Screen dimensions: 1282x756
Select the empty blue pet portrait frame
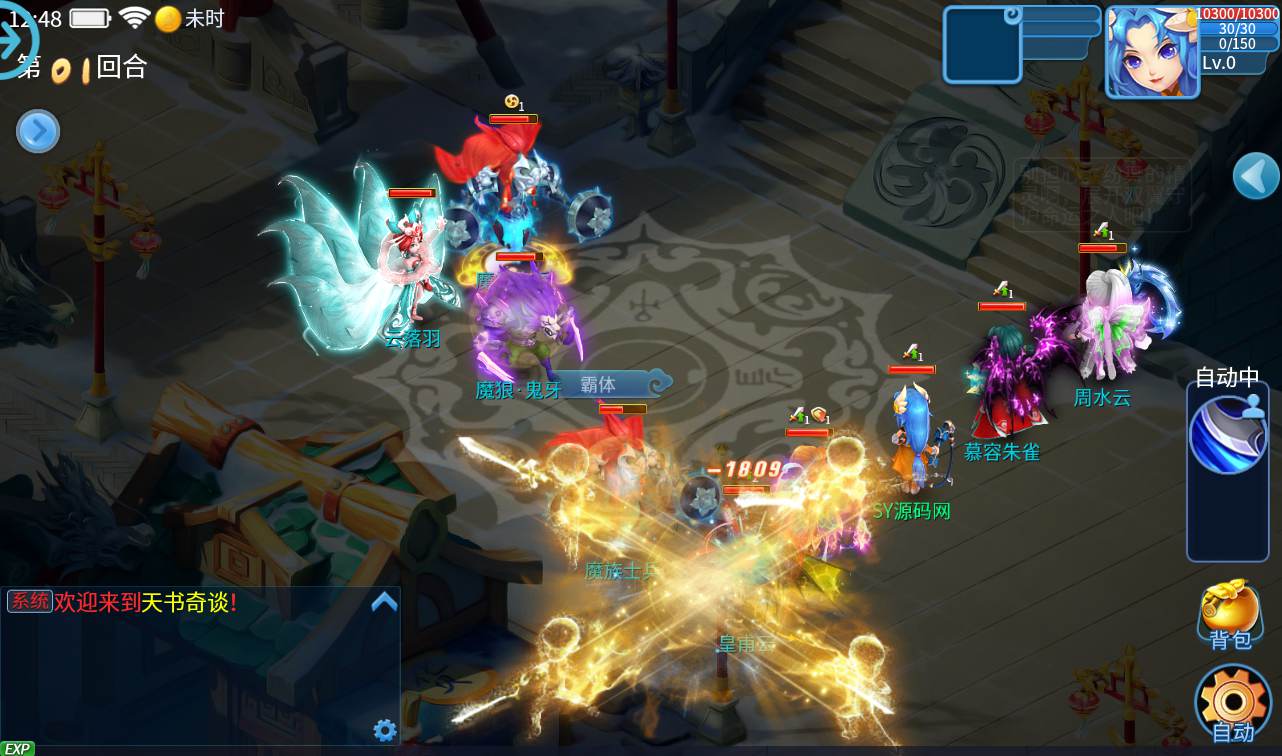982,45
